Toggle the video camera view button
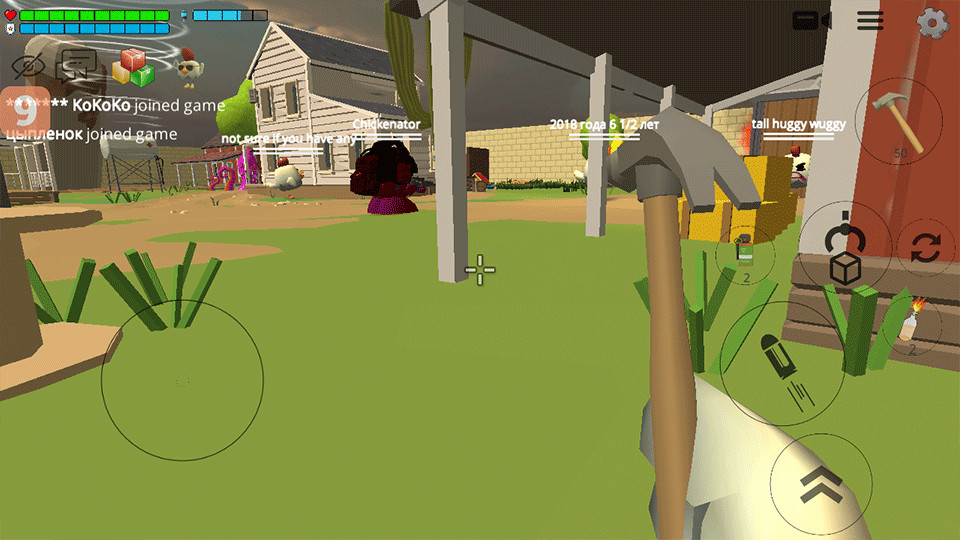 [x=812, y=21]
